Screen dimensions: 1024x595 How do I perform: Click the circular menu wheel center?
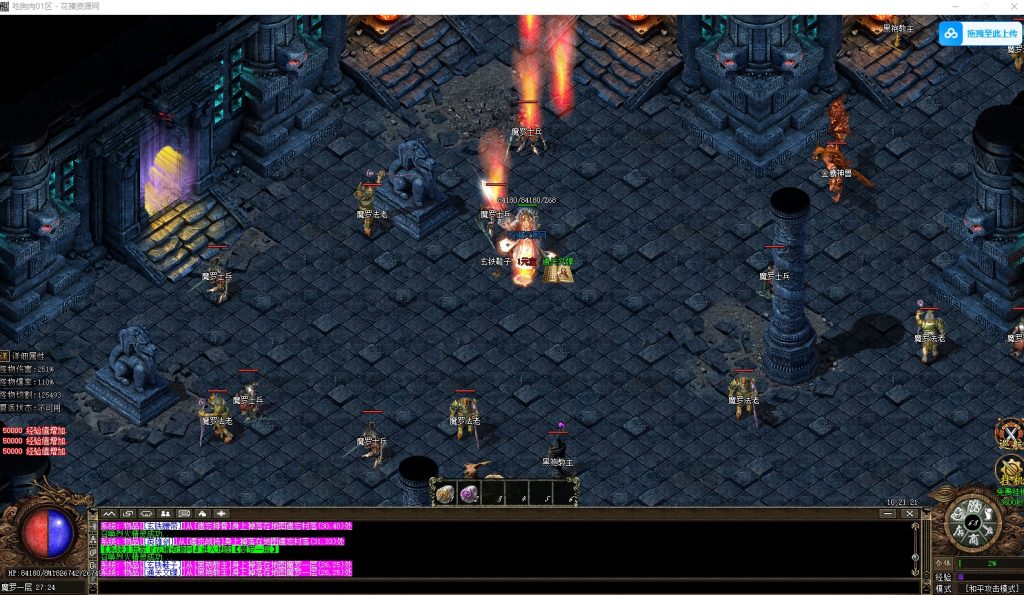970,524
